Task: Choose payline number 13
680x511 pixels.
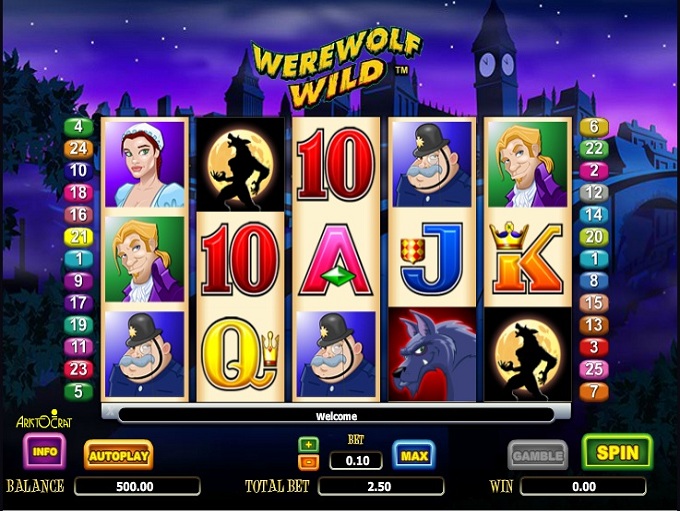Action: click(x=594, y=325)
